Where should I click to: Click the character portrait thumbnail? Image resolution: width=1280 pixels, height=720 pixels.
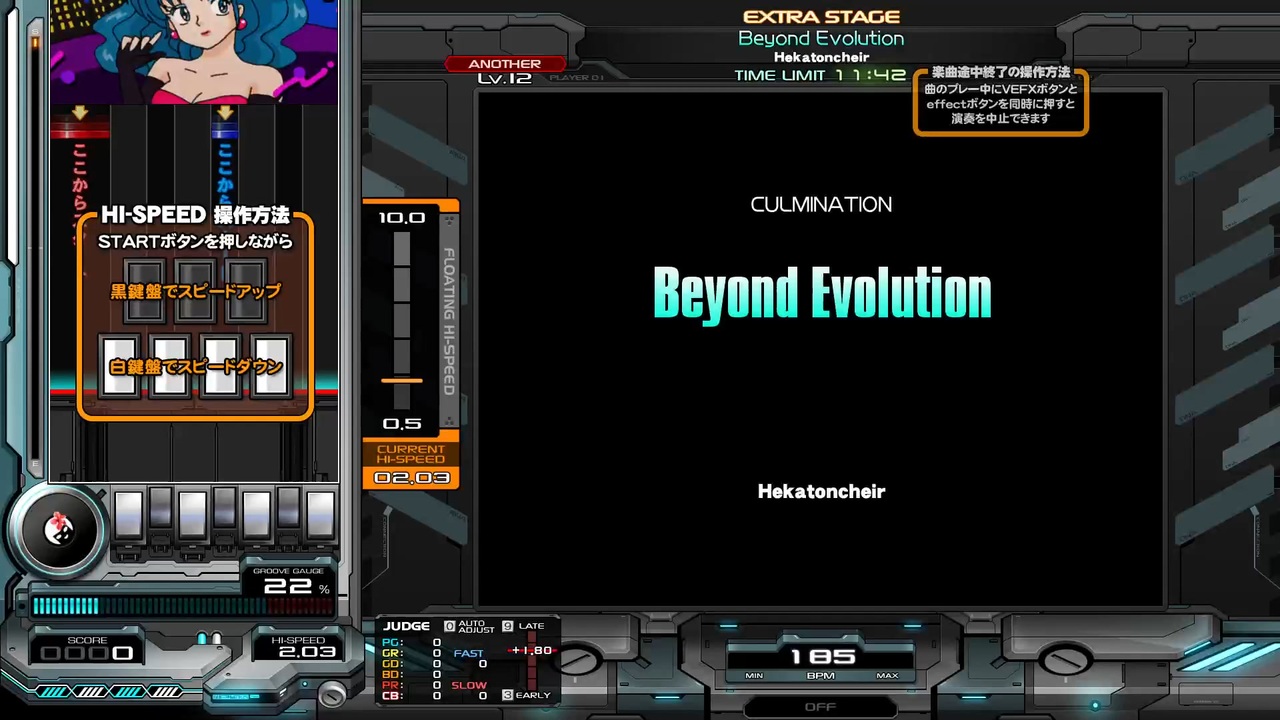tap(193, 52)
